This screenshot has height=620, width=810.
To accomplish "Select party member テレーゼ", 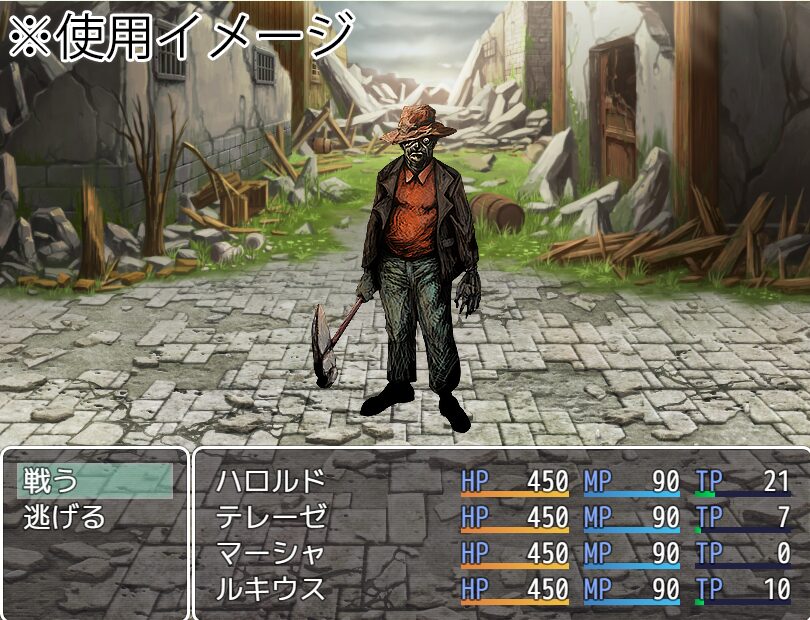I will pyautogui.click(x=271, y=517).
